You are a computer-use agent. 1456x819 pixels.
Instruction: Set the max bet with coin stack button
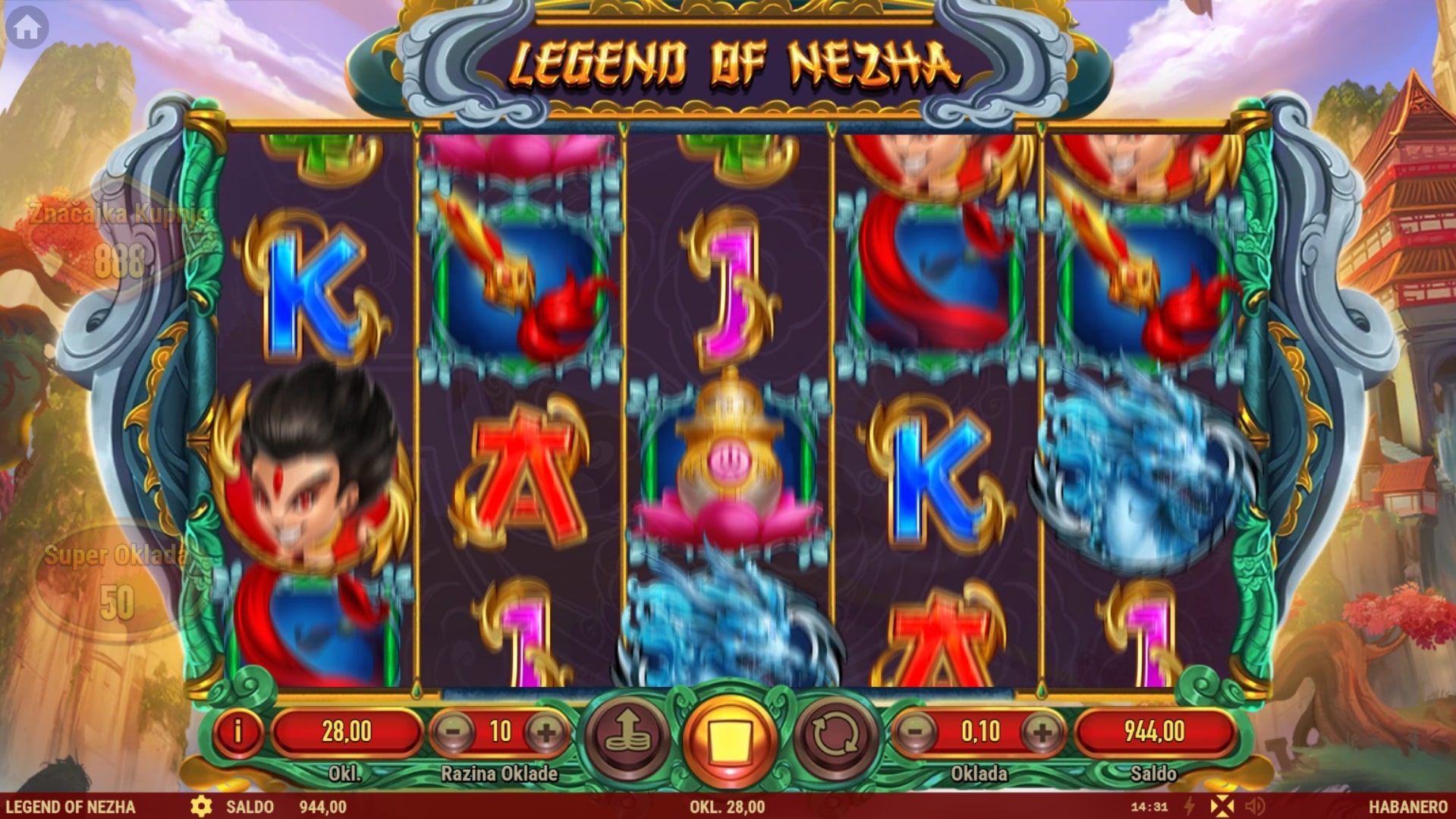point(627,736)
